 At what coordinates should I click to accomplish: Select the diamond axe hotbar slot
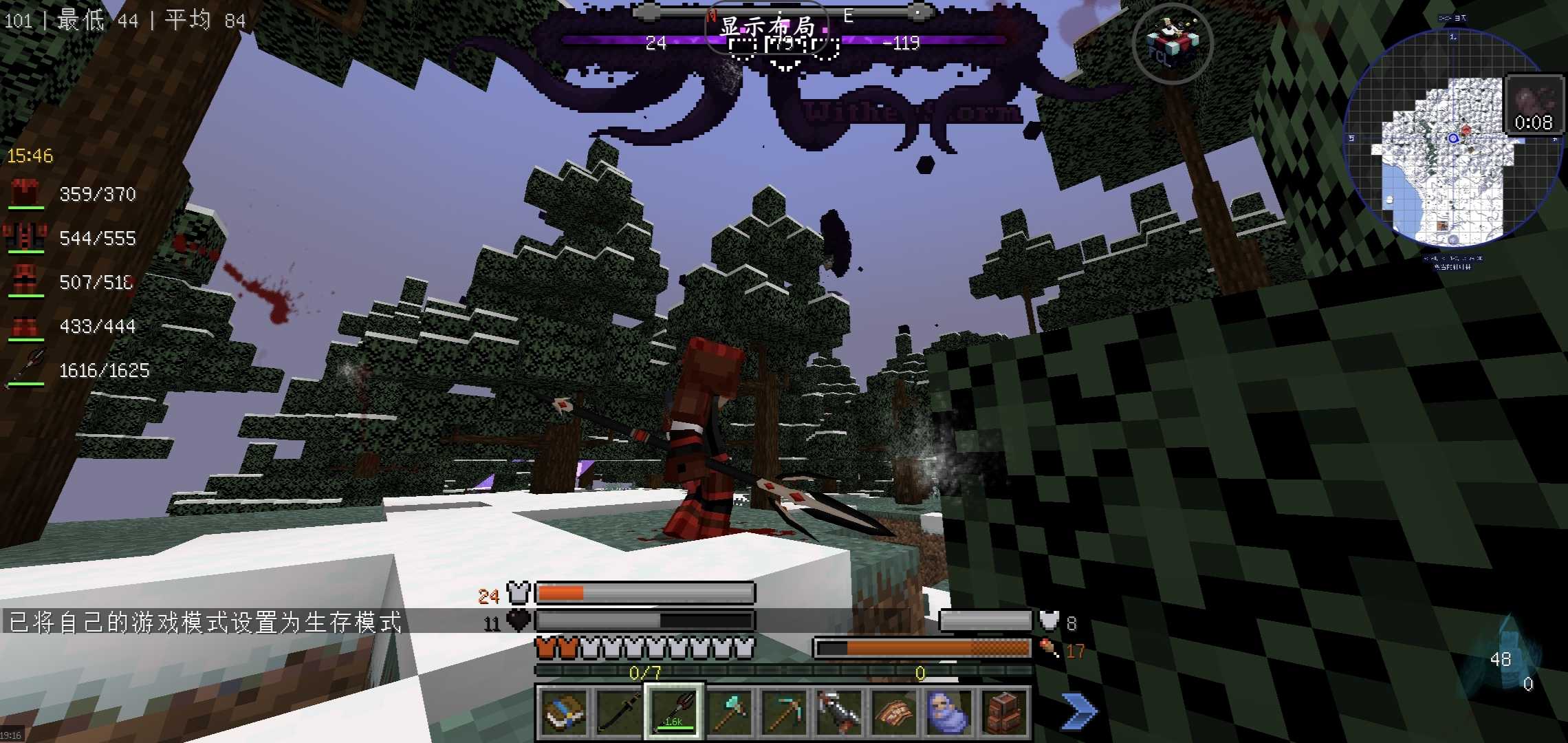(x=728, y=712)
